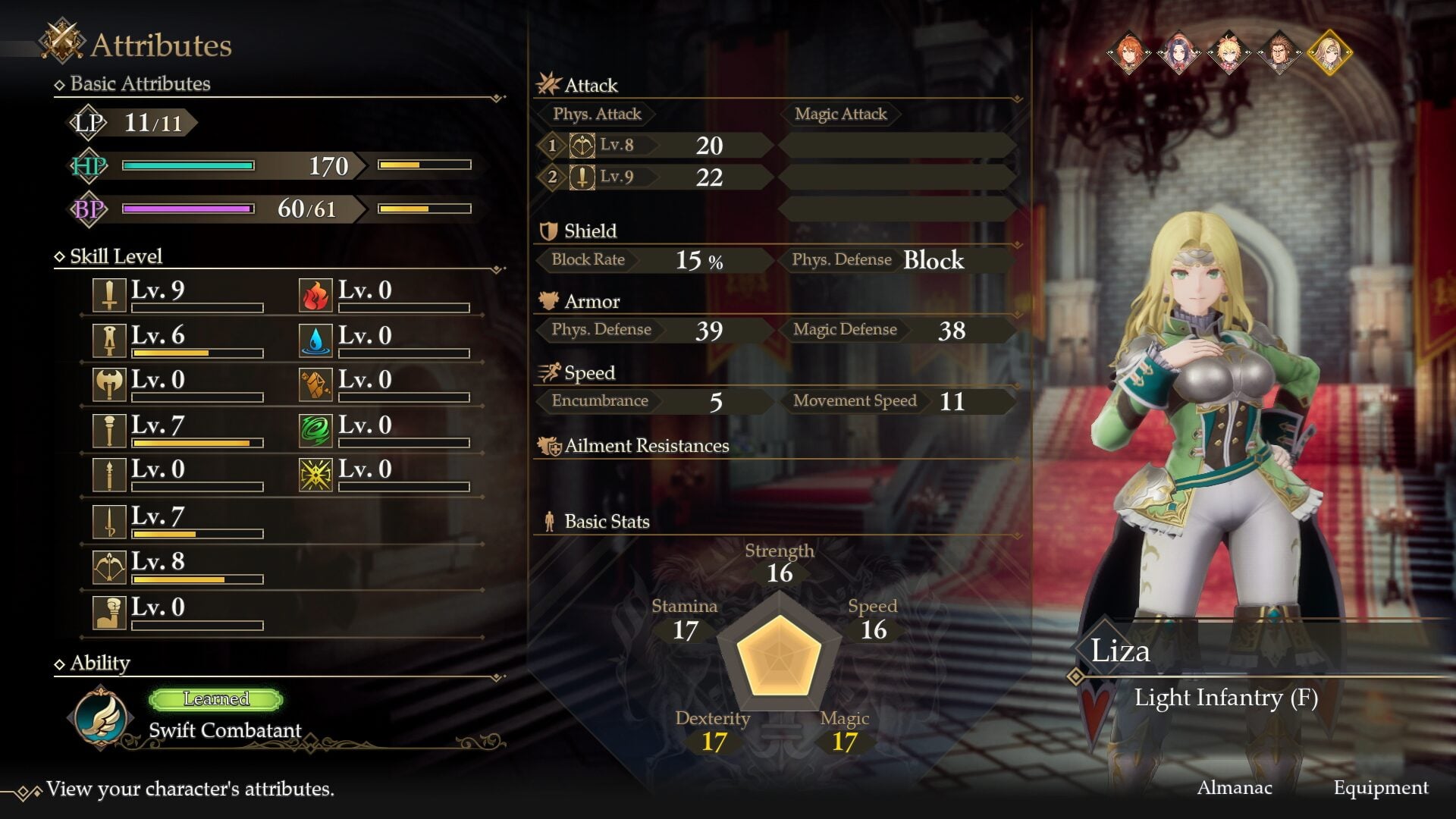1456x819 pixels.
Task: Select the Swift Combatant ability icon
Action: tap(101, 717)
